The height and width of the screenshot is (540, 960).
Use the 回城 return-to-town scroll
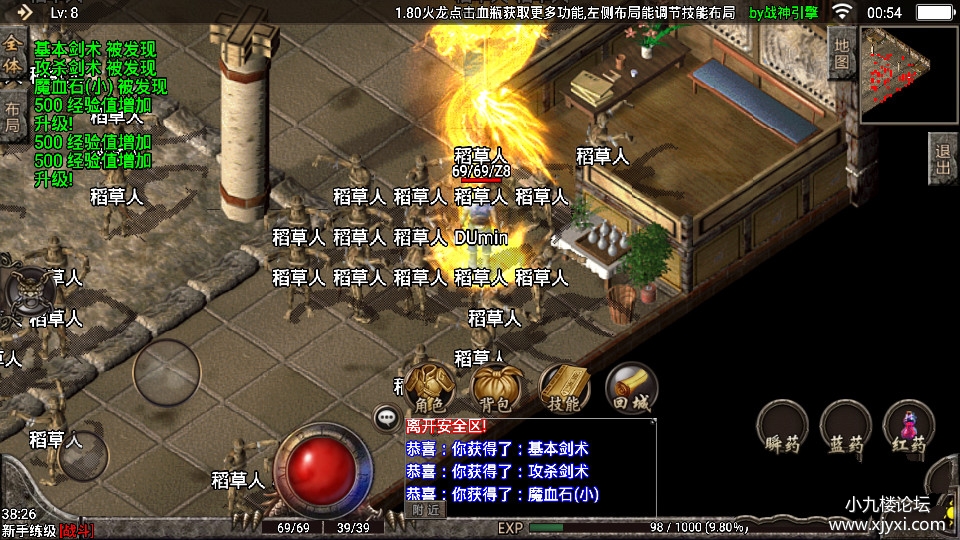630,388
